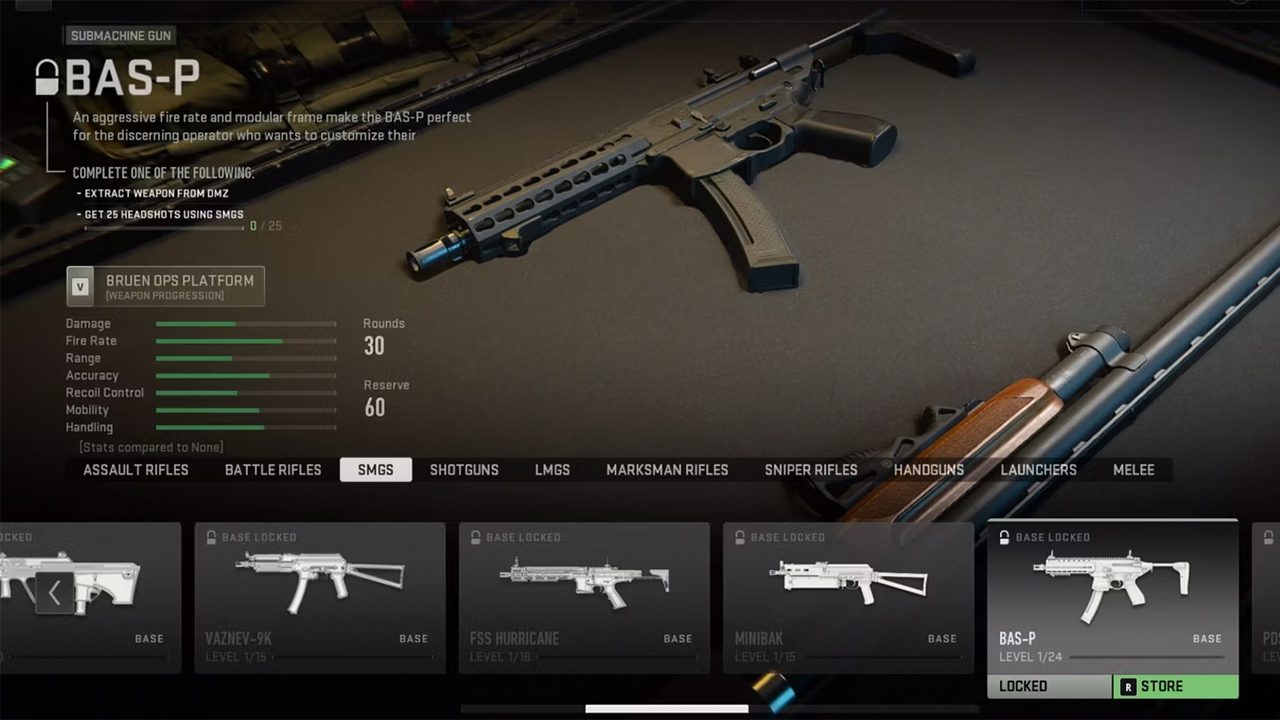Screen dimensions: 1280x720
Task: Choose the Sniper Rifles category
Action: tap(811, 470)
